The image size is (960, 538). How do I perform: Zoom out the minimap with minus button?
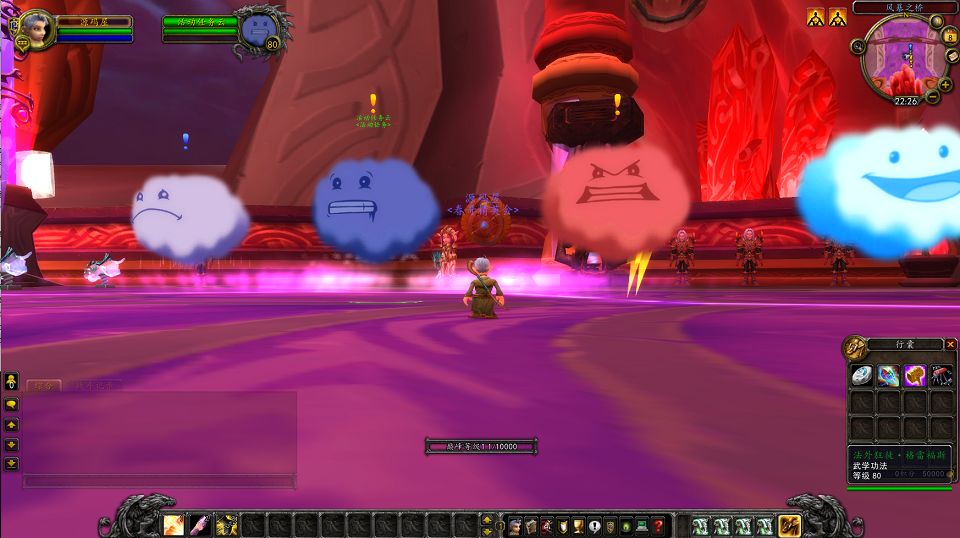pos(932,97)
